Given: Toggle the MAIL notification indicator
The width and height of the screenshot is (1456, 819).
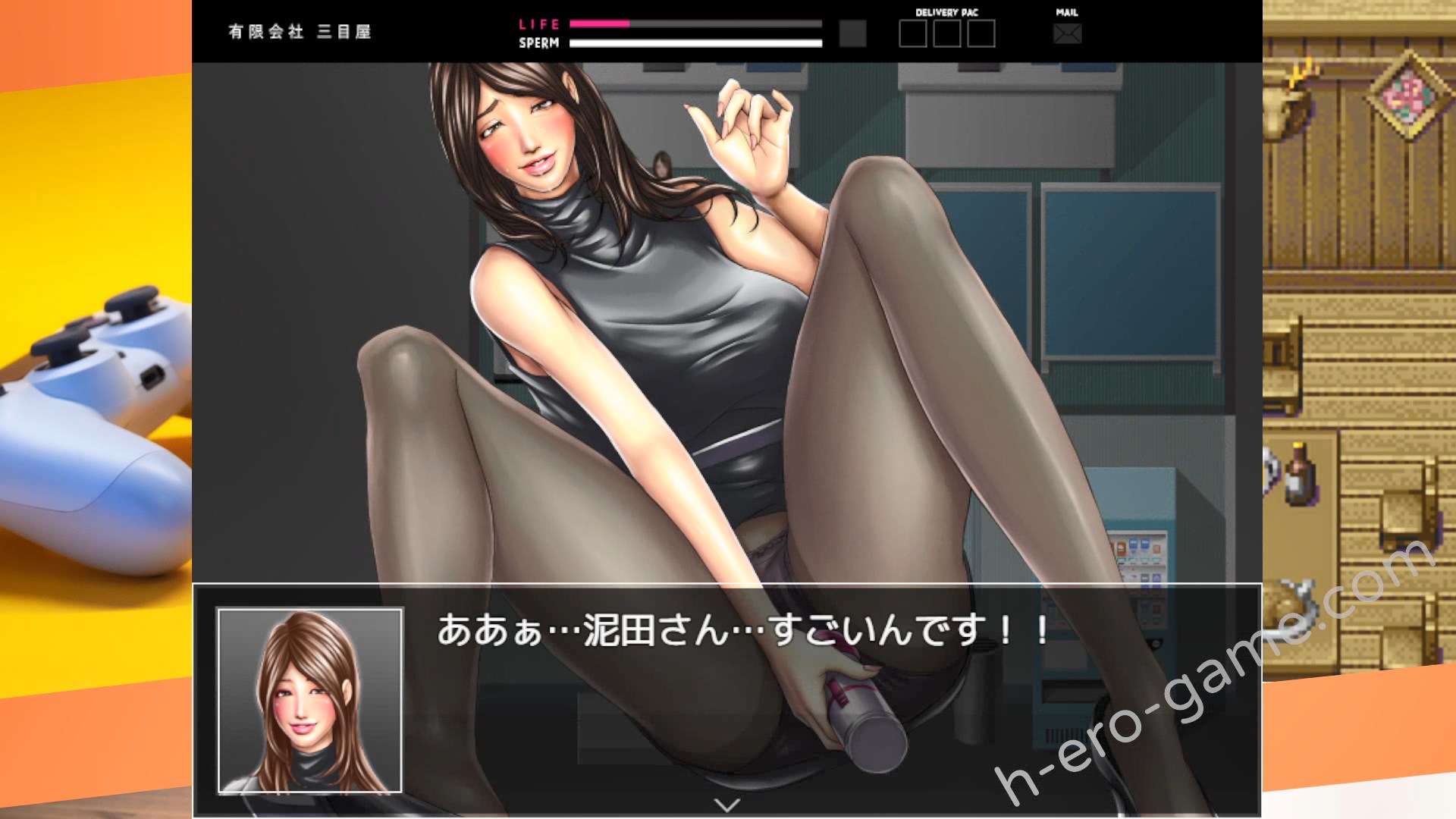Looking at the screenshot, I should pos(1068,12).
